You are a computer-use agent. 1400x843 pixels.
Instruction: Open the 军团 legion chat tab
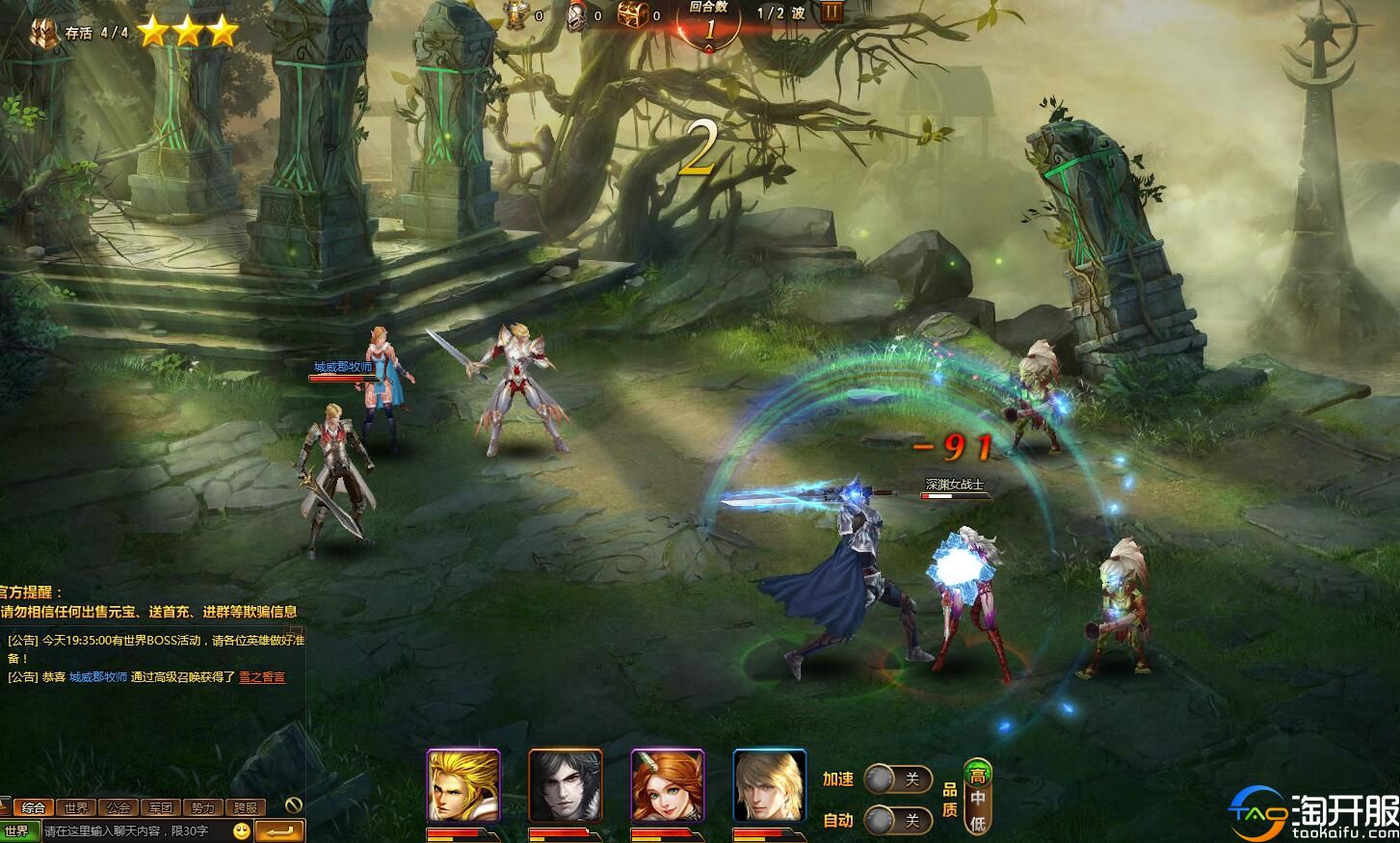tap(160, 807)
